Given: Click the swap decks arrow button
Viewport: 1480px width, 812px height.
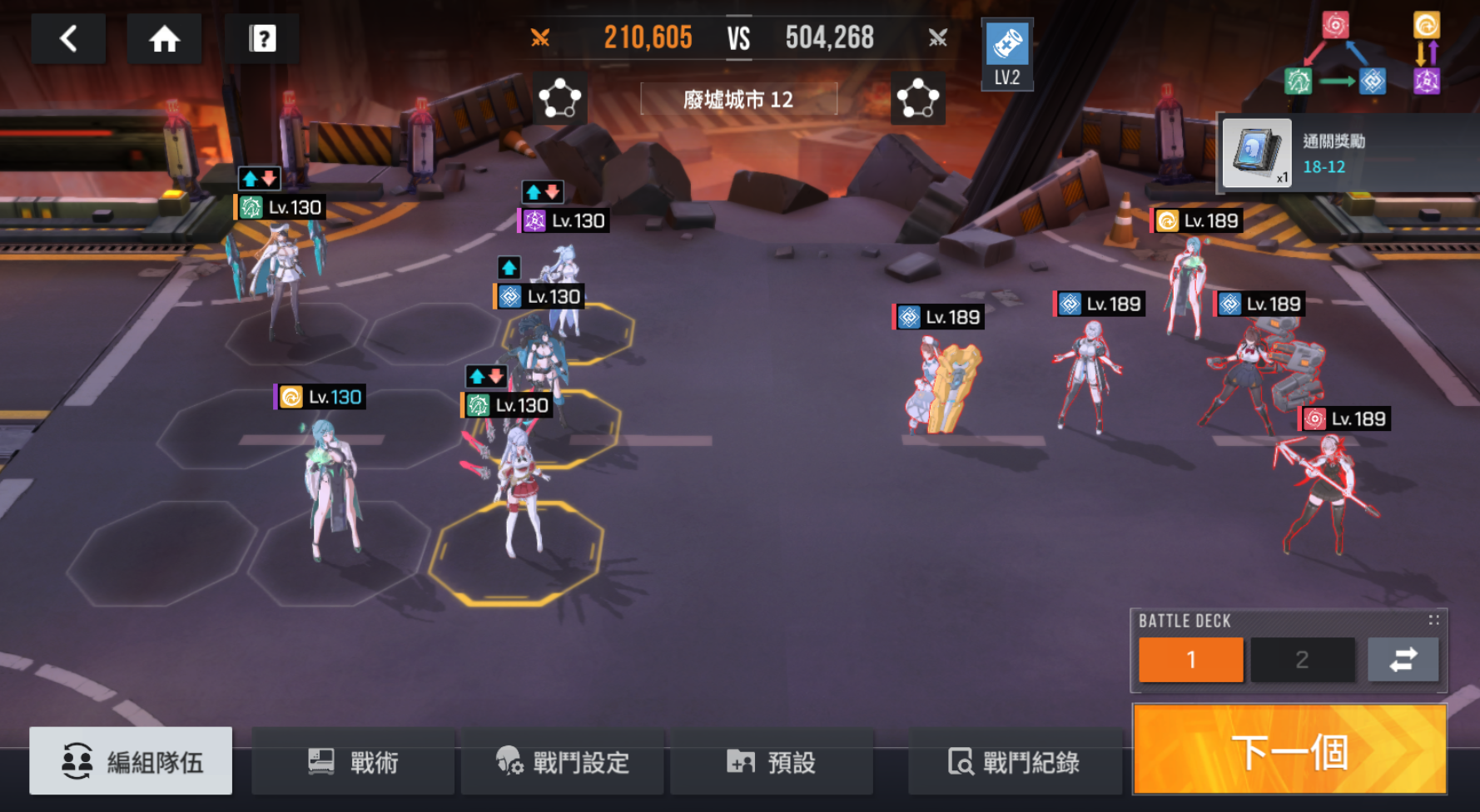Looking at the screenshot, I should [x=1403, y=660].
